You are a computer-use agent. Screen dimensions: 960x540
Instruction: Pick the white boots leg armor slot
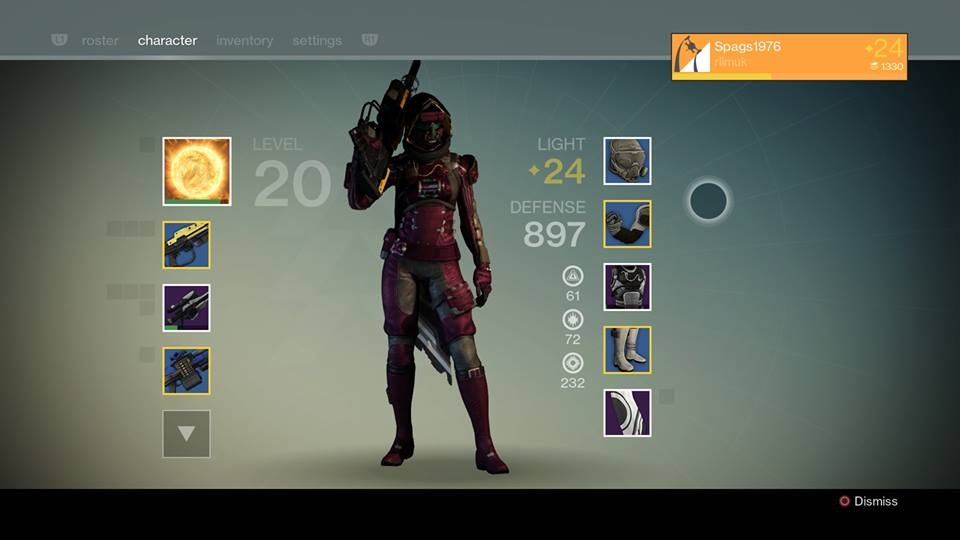point(627,350)
